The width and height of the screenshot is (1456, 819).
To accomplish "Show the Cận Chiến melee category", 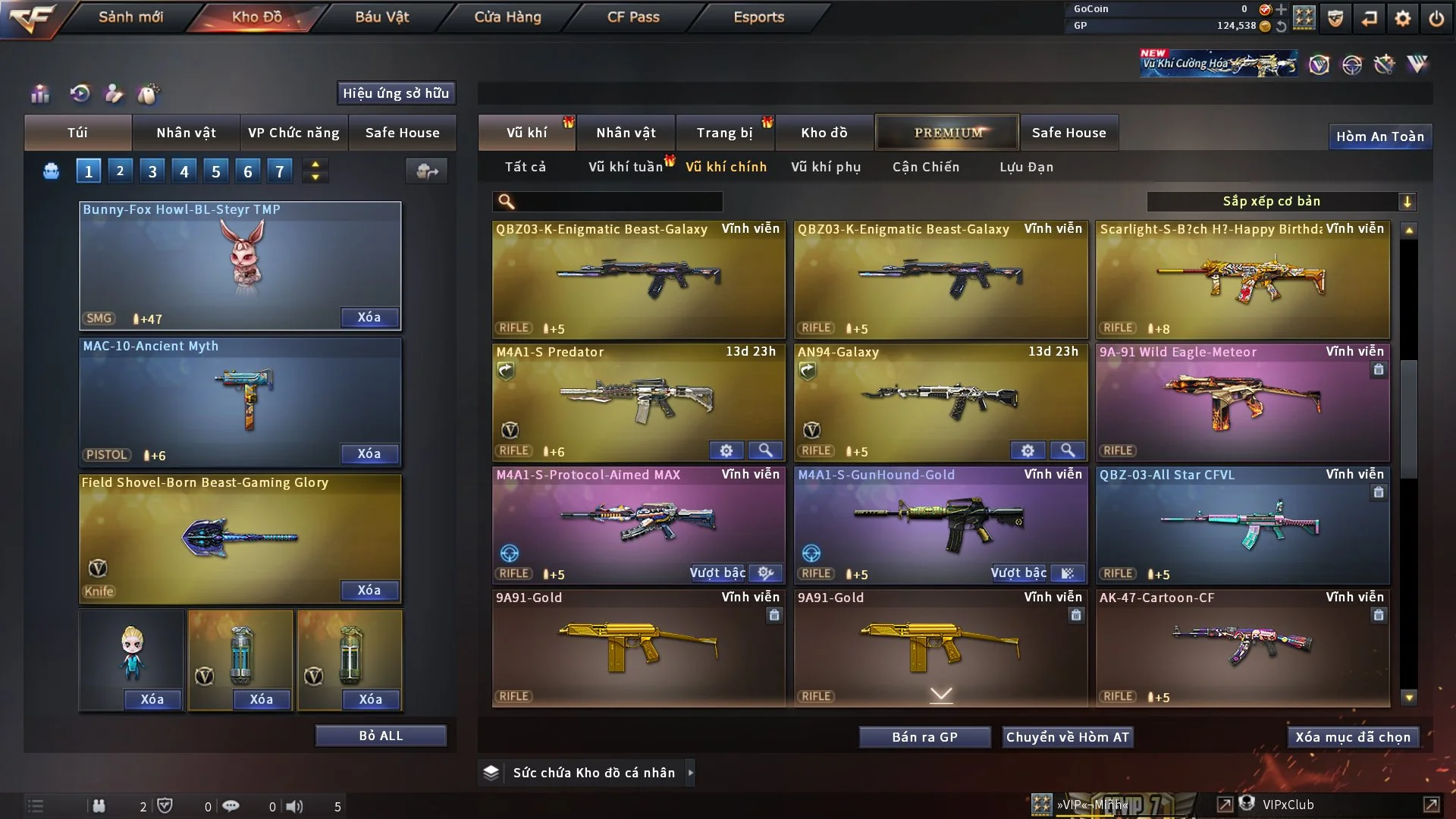I will point(925,167).
